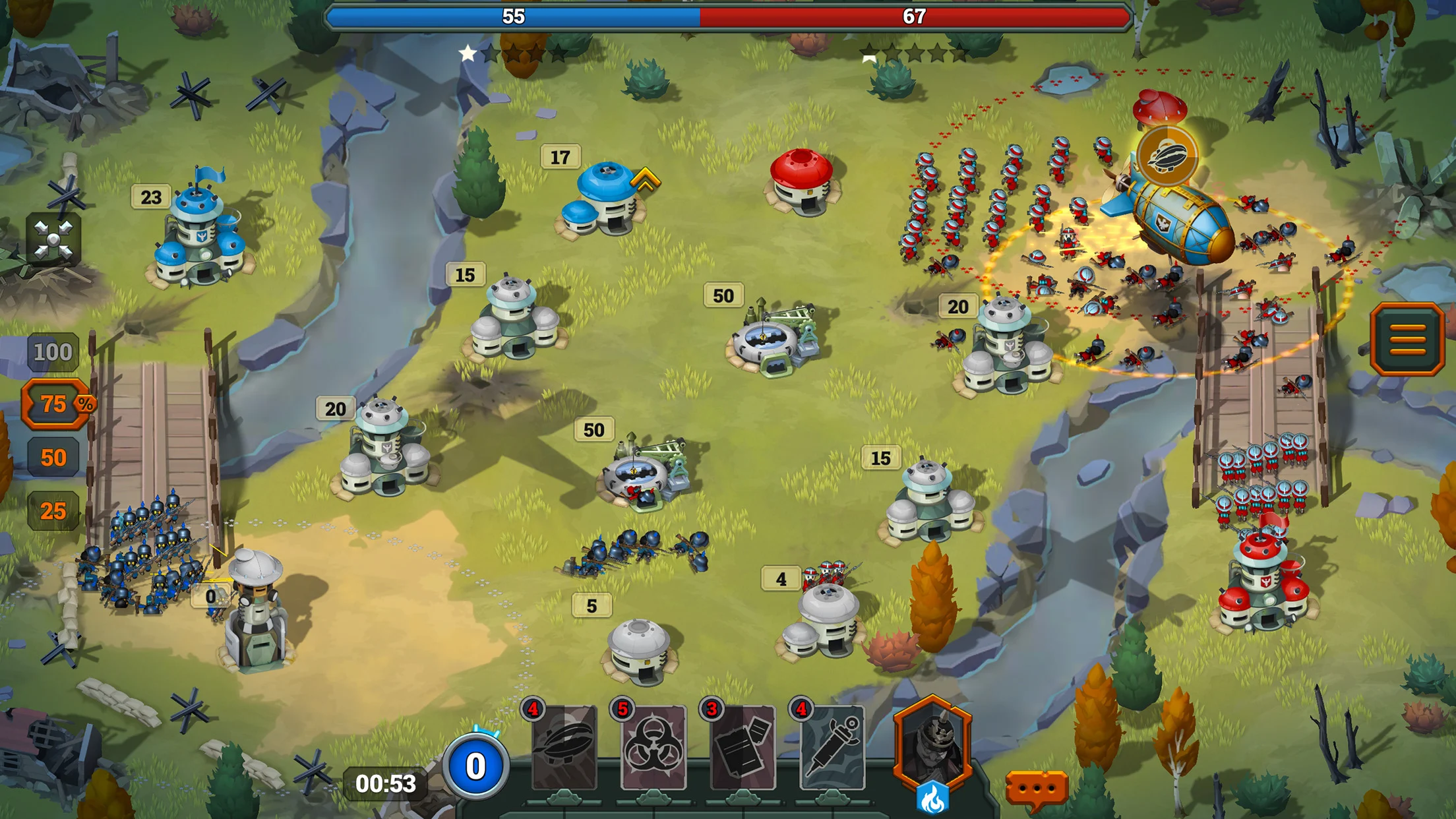This screenshot has width=1456, height=819.
Task: Choose the 50 troop percentage button
Action: point(53,458)
